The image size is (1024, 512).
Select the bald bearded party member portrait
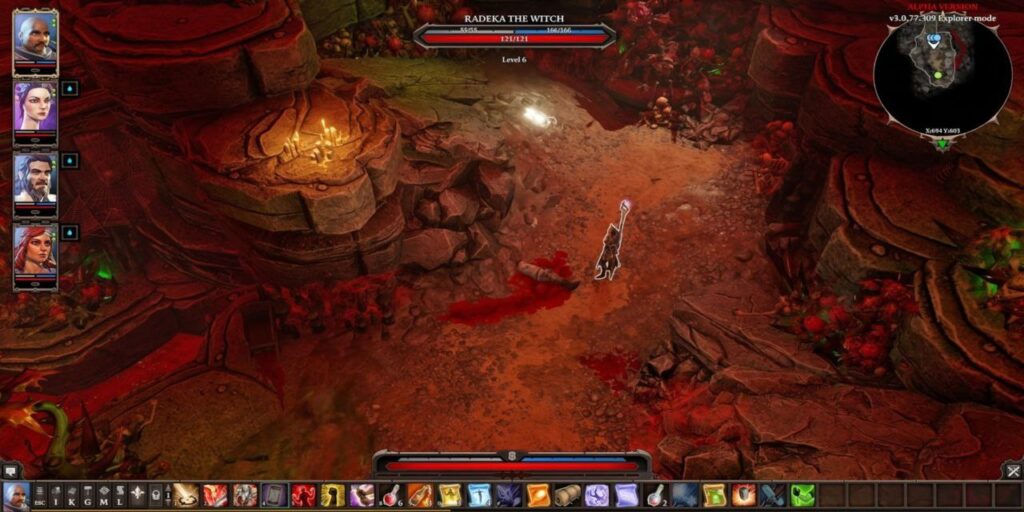coord(35,38)
